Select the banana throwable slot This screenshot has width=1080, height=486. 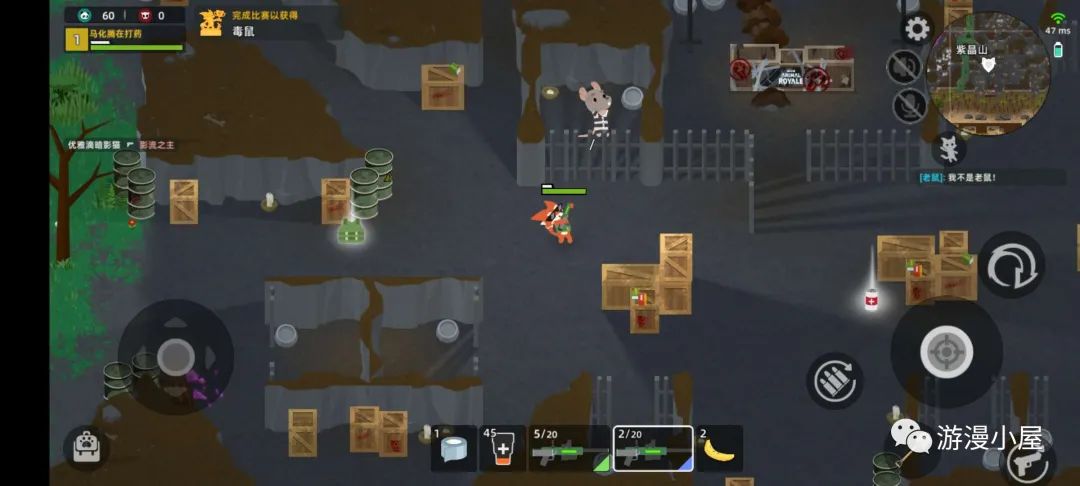click(x=719, y=449)
